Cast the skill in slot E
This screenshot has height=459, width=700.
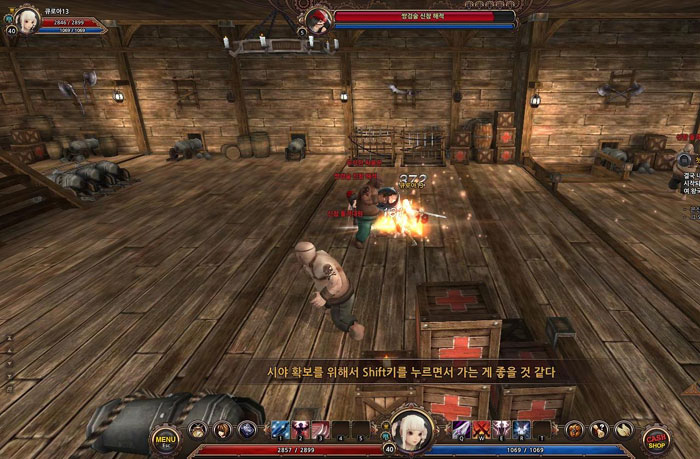(x=500, y=430)
